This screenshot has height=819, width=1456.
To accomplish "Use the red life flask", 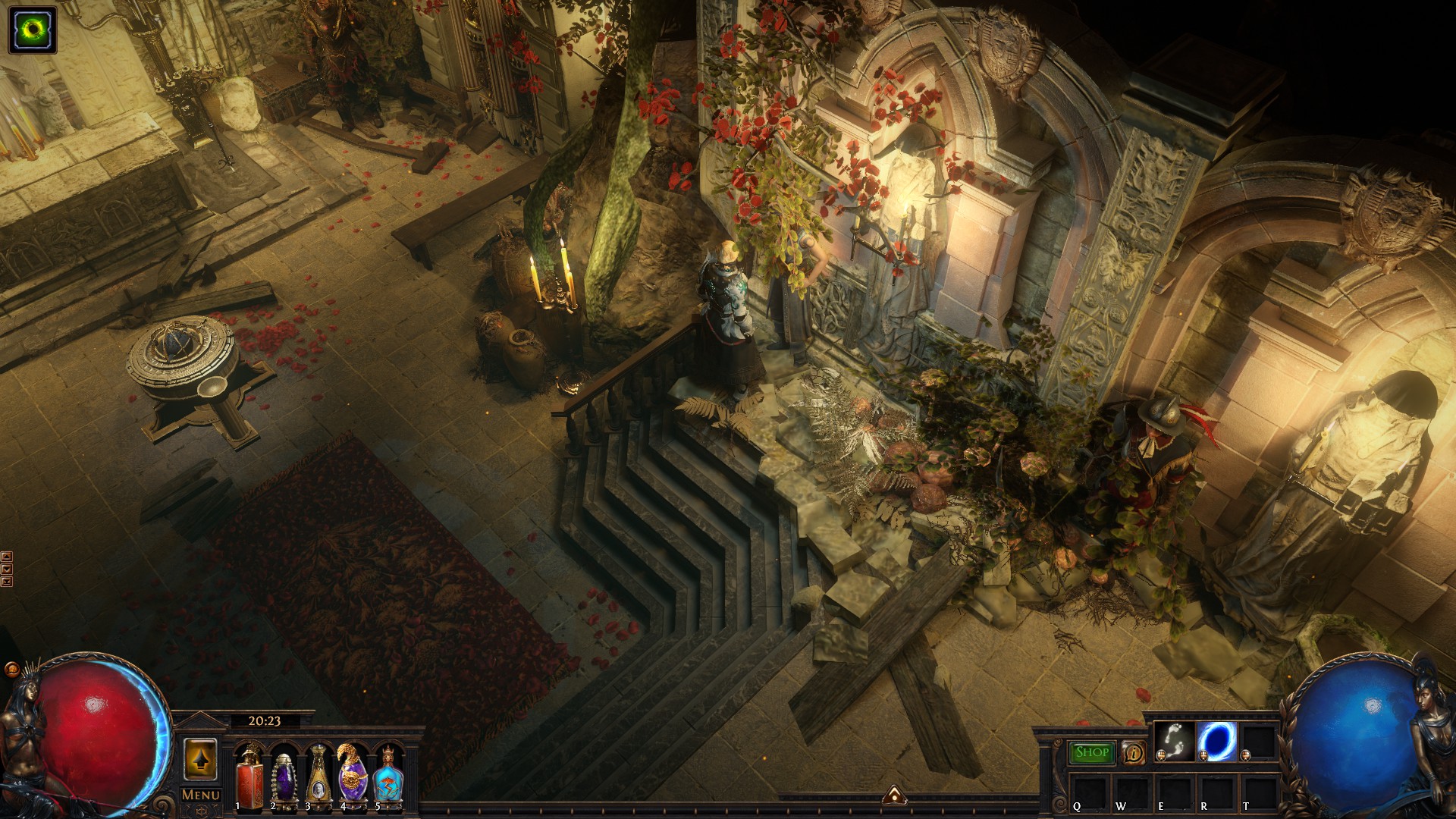I will click(249, 777).
